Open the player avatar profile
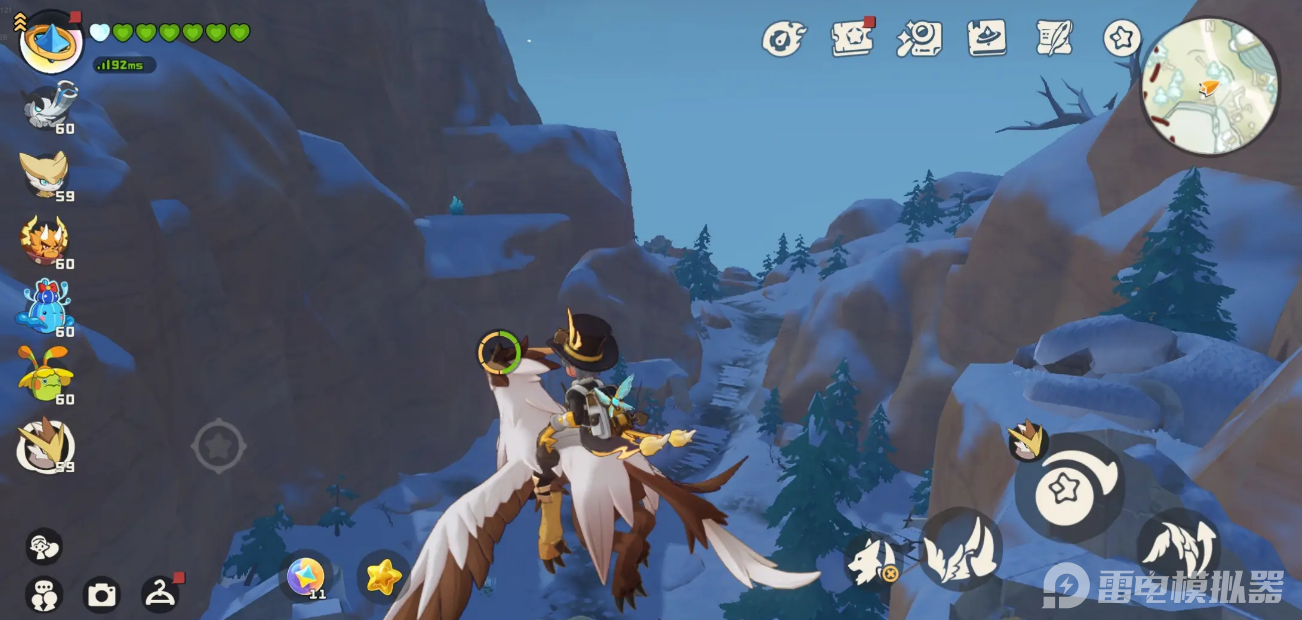Viewport: 1302px width, 620px height. pyautogui.click(x=50, y=42)
